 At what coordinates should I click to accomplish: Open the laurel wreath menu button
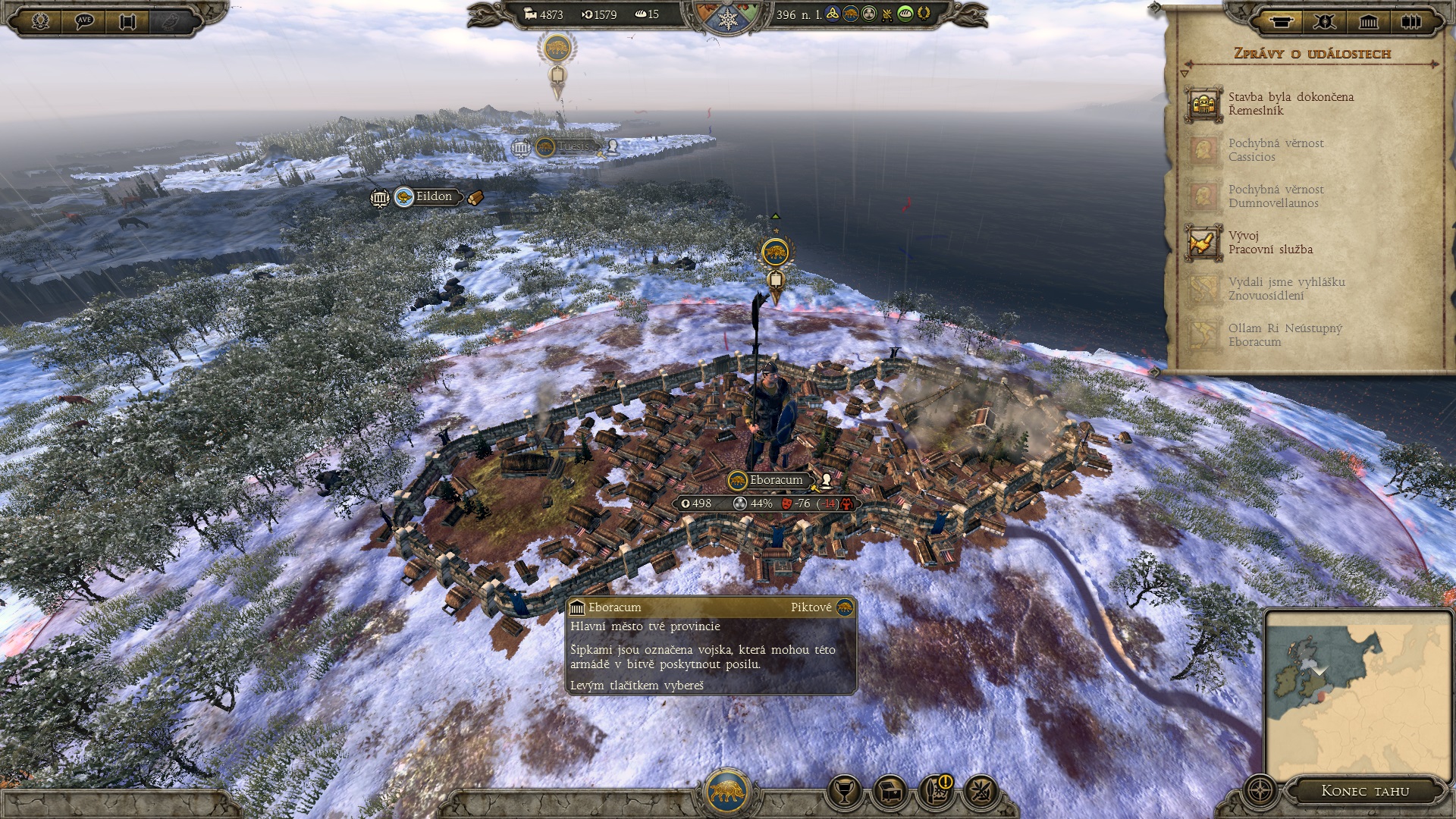[x=41, y=20]
